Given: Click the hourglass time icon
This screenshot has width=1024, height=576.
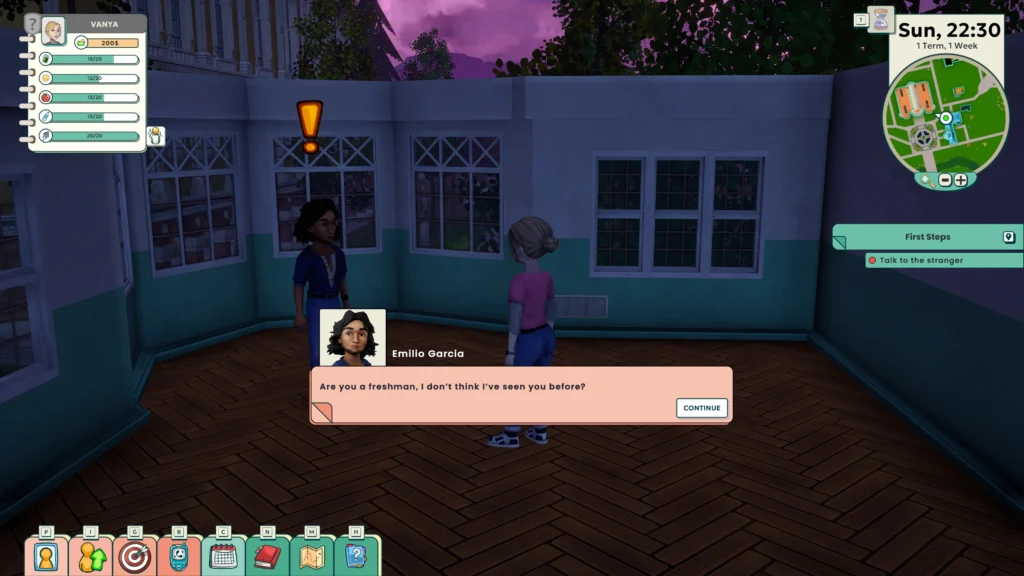Looking at the screenshot, I should tap(881, 20).
